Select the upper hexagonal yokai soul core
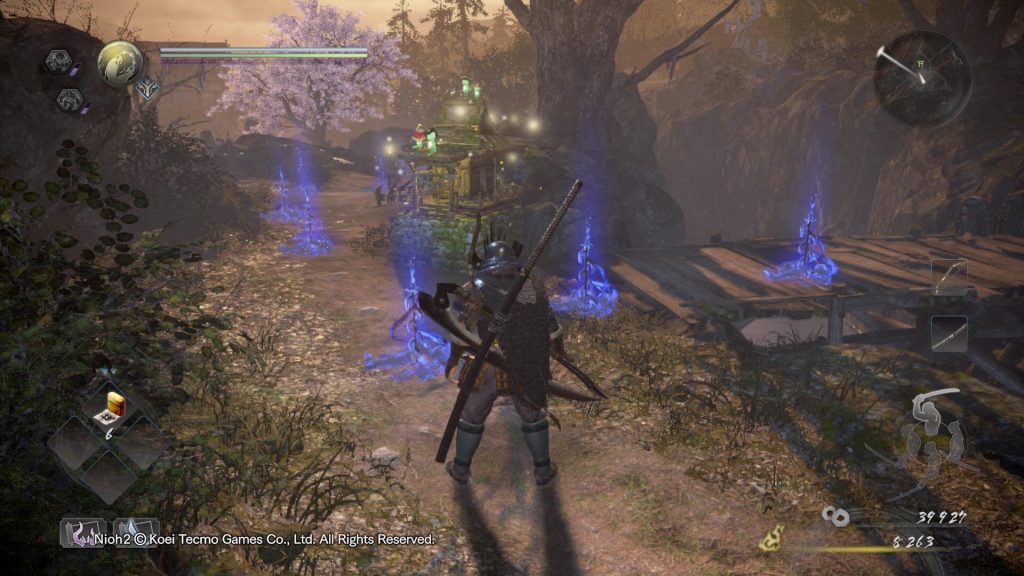 pos(58,63)
